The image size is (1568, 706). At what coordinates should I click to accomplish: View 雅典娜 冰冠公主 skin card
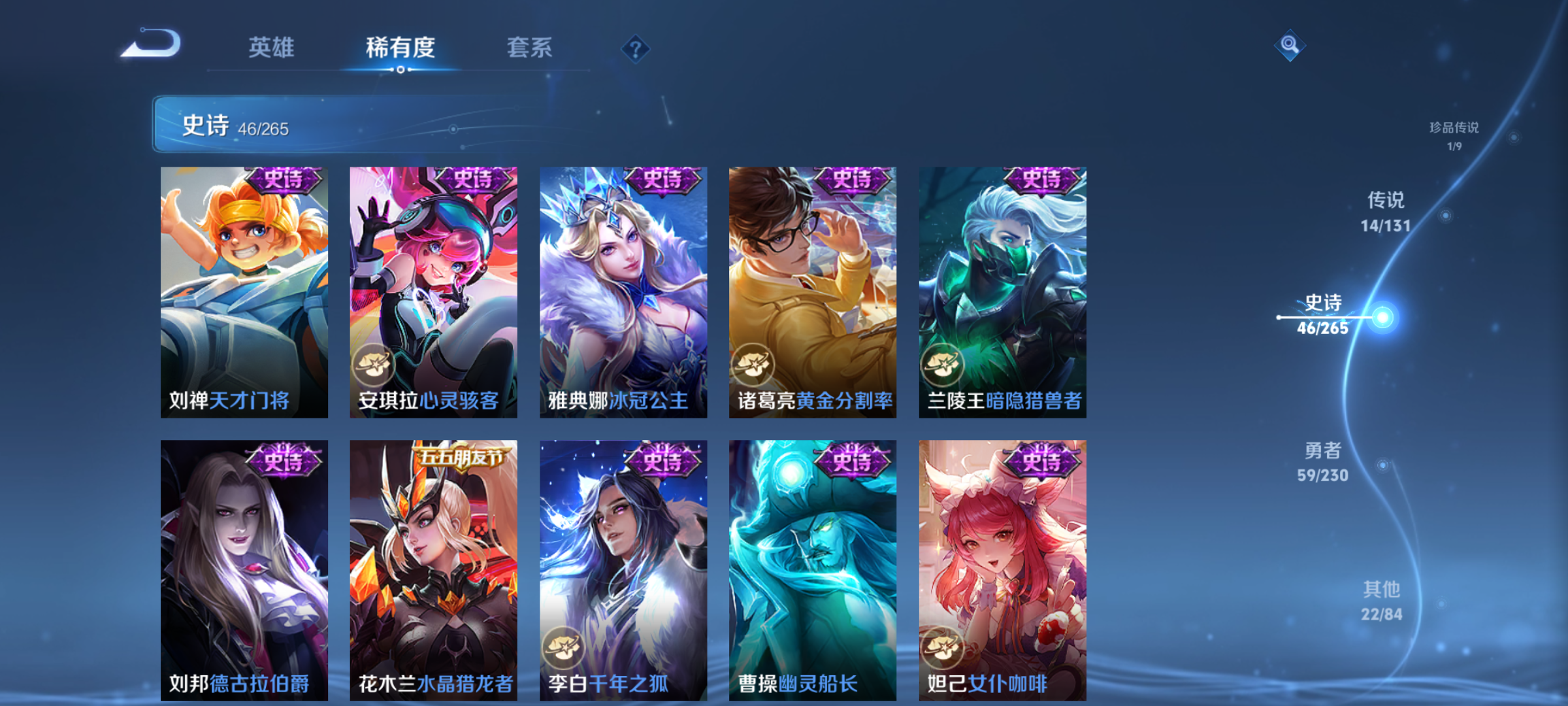(x=623, y=292)
